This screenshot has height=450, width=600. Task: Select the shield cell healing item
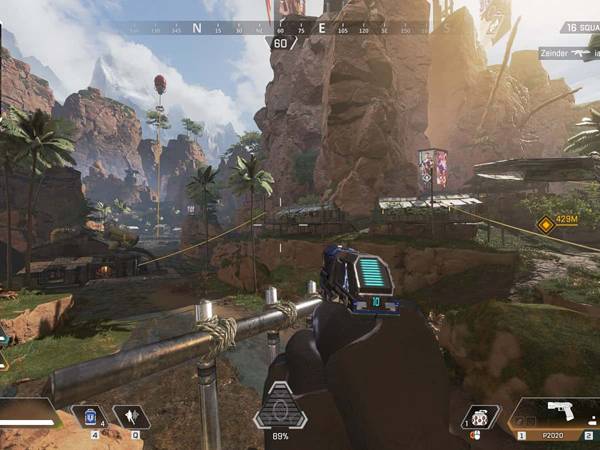90,417
